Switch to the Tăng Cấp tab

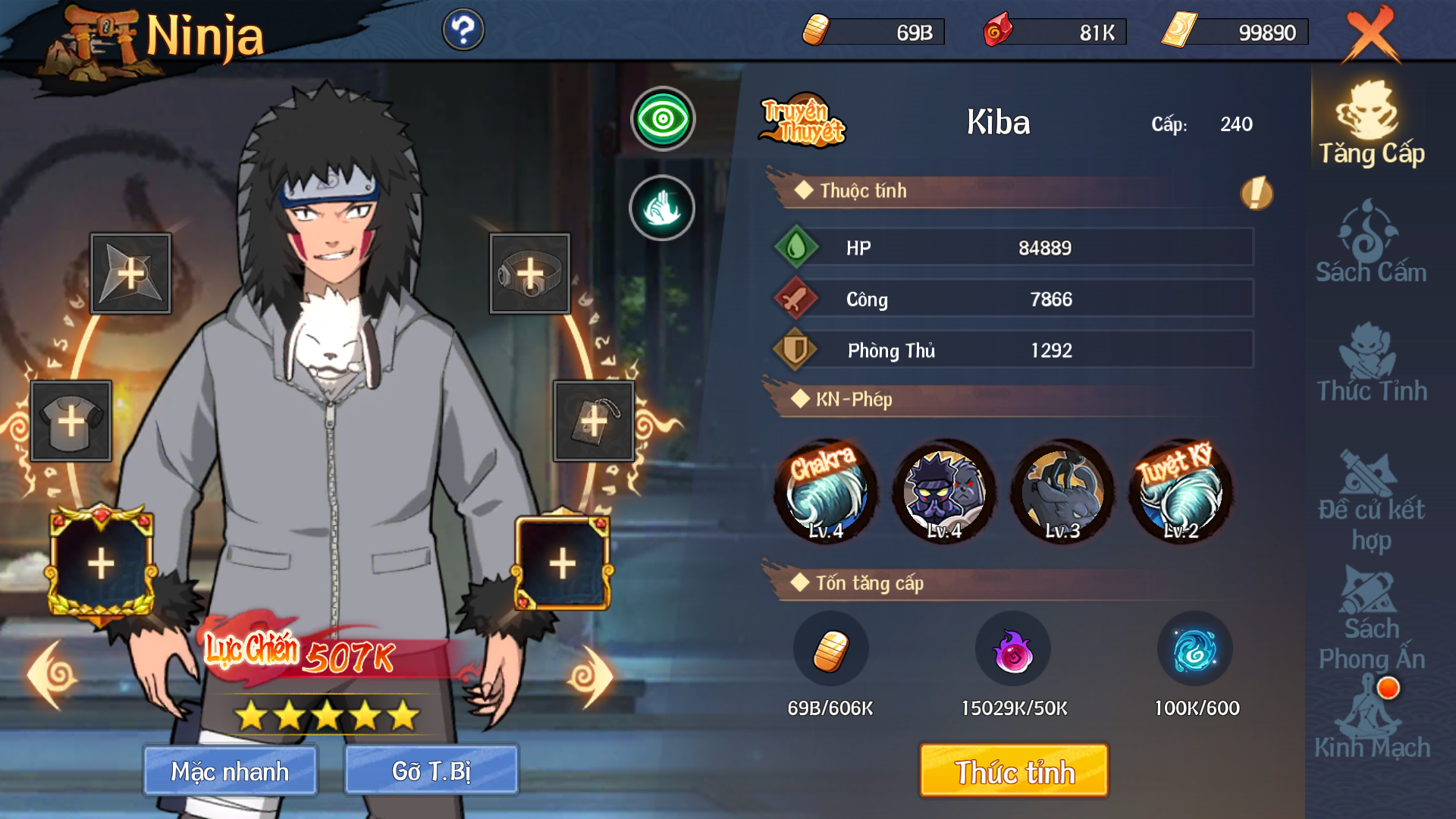1371,125
